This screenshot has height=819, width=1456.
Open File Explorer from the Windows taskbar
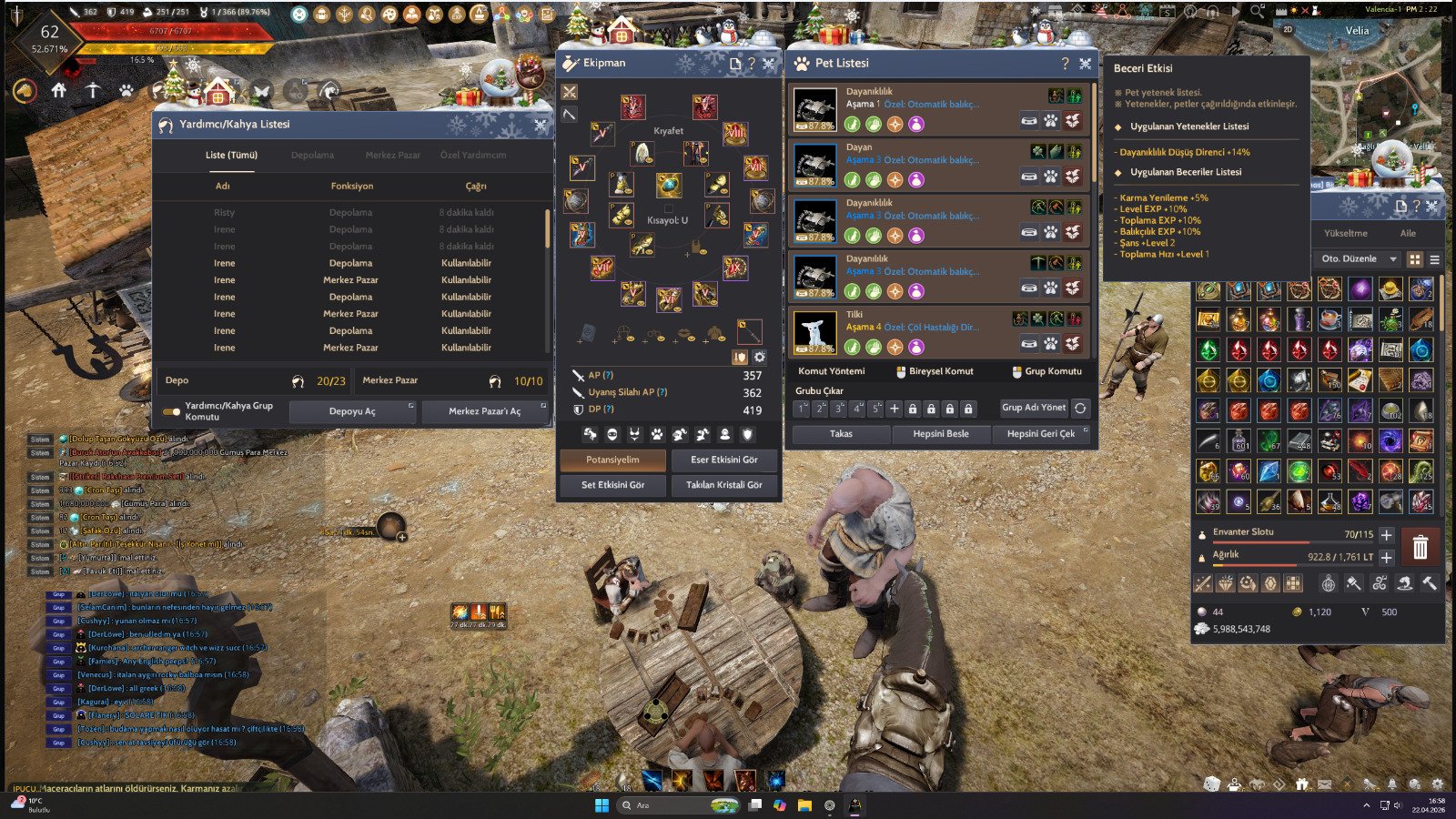coord(803,805)
